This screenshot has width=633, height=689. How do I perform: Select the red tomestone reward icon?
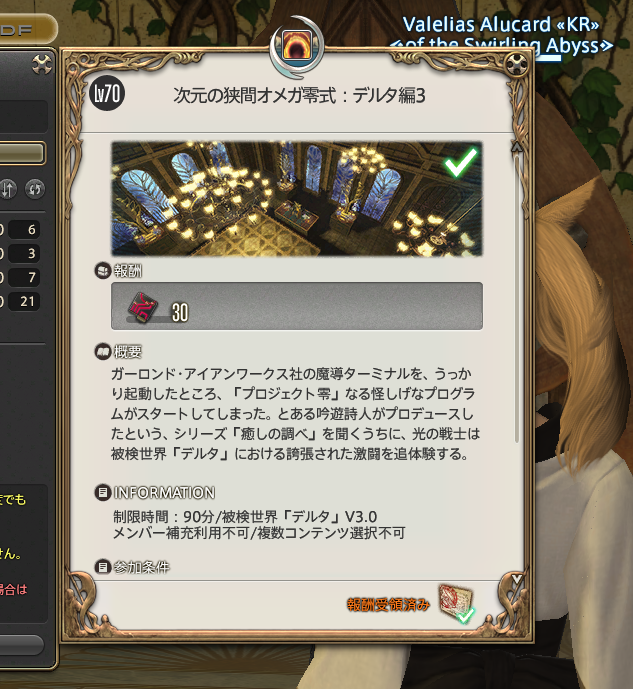tap(141, 306)
